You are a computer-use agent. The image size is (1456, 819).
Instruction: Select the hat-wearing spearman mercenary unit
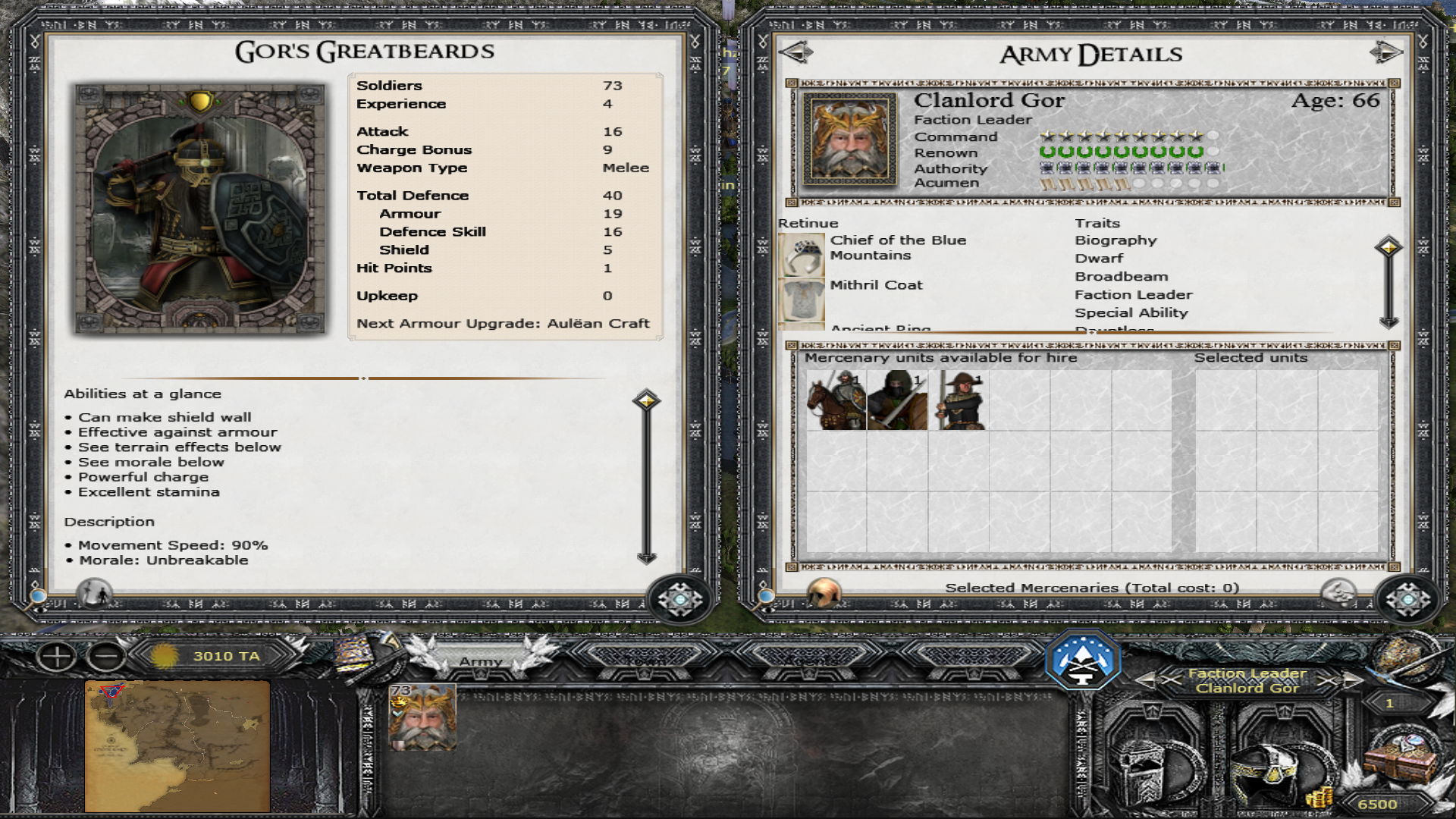959,400
